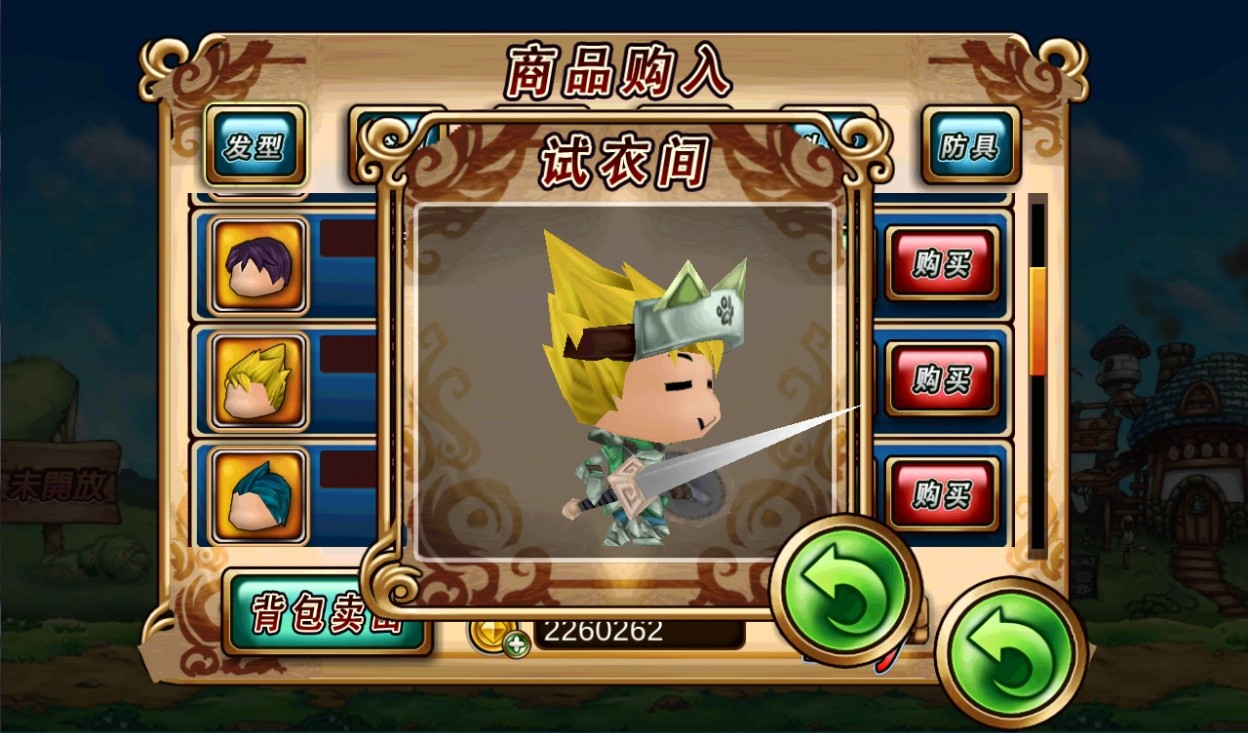
Task: Click the orange scrollbar thumb of the item list
Action: click(1038, 320)
